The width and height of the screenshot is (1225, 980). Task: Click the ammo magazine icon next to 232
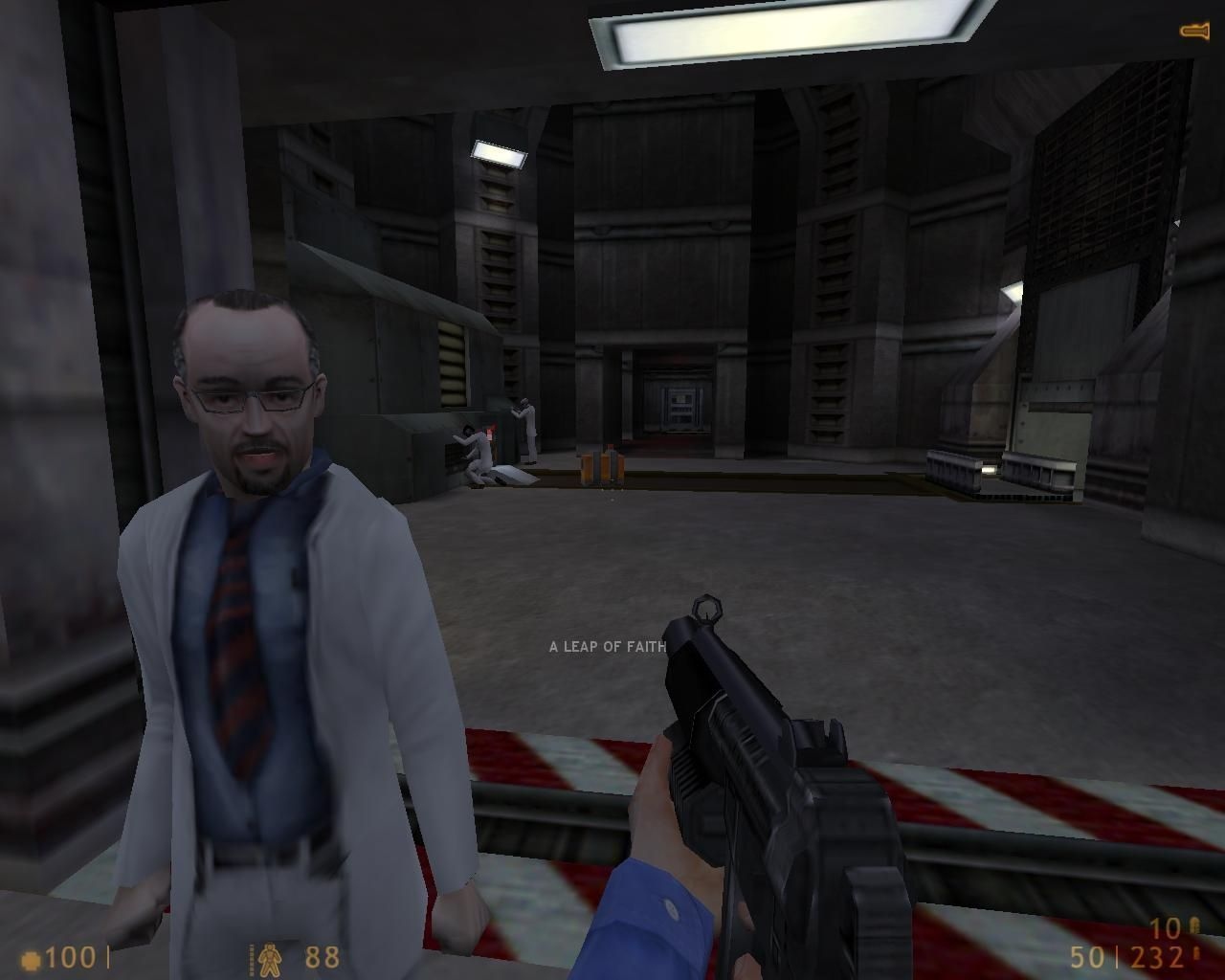(x=1196, y=953)
